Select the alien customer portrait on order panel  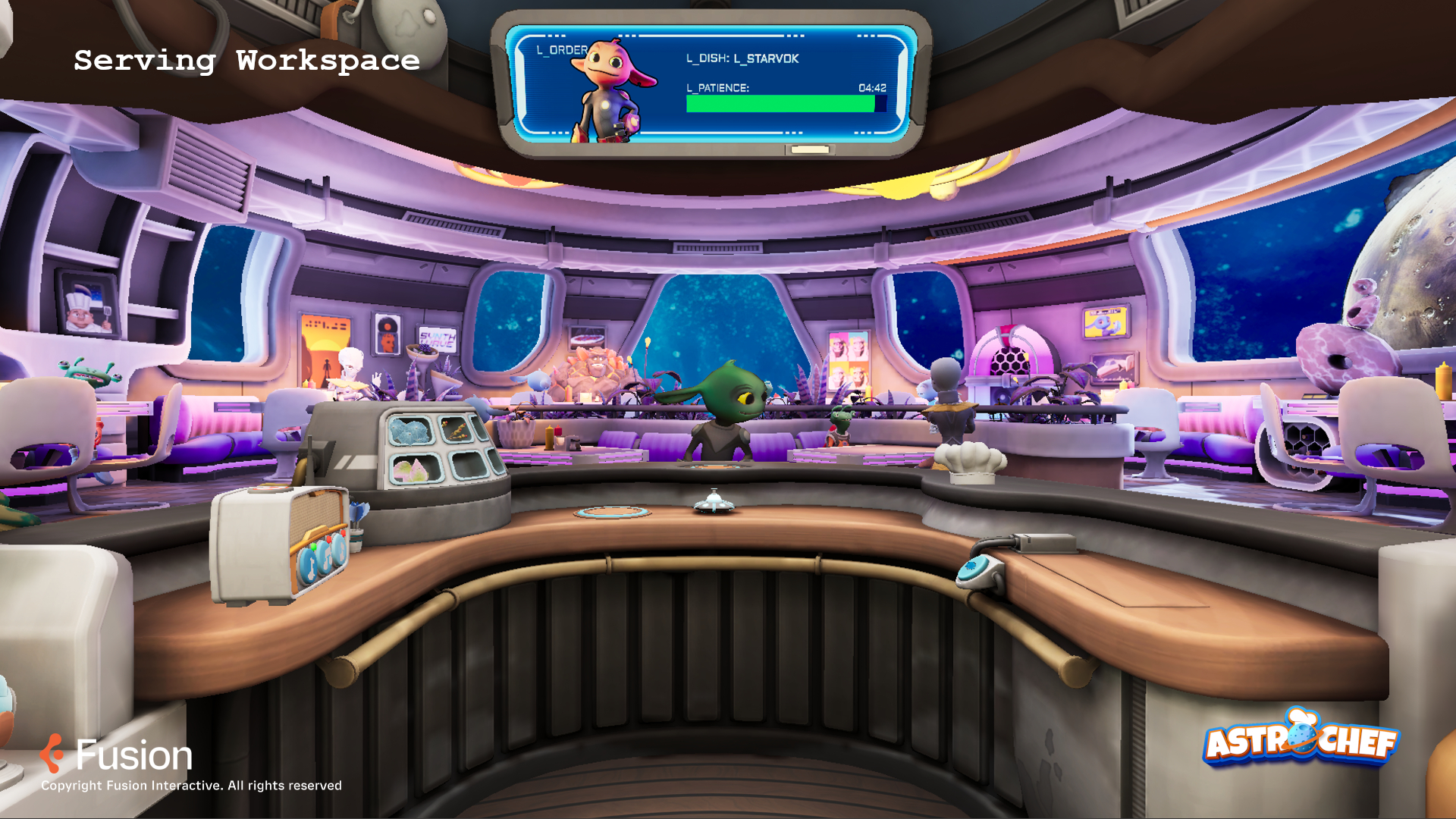click(x=611, y=91)
